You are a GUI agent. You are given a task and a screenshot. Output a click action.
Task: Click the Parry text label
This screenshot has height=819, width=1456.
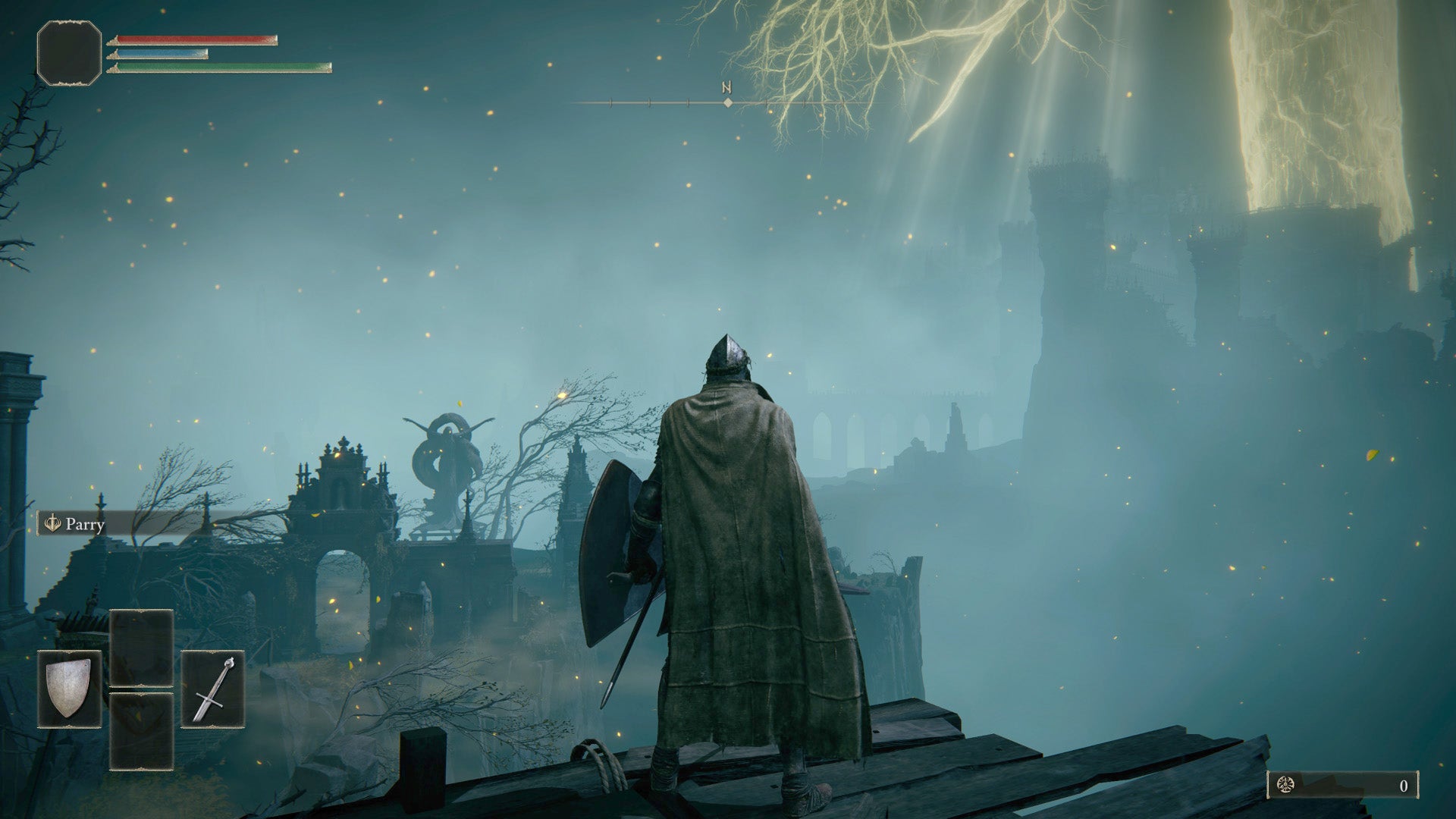(86, 523)
